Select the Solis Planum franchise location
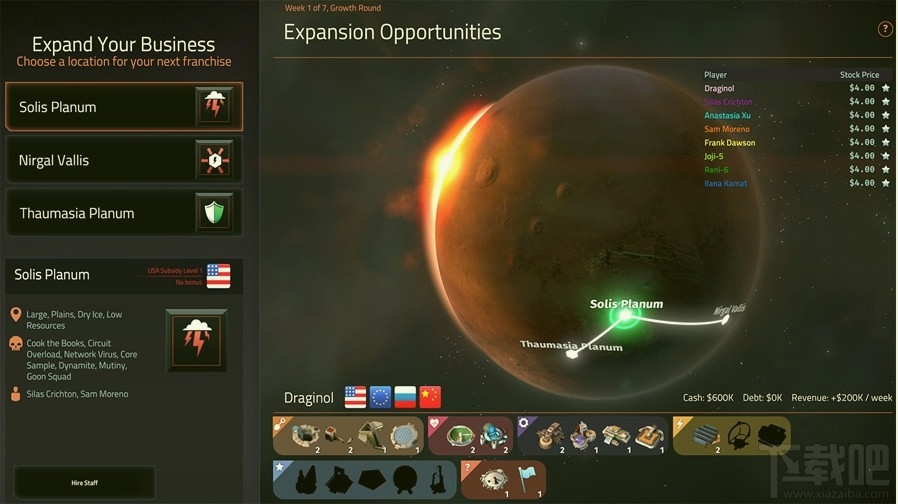 point(123,107)
